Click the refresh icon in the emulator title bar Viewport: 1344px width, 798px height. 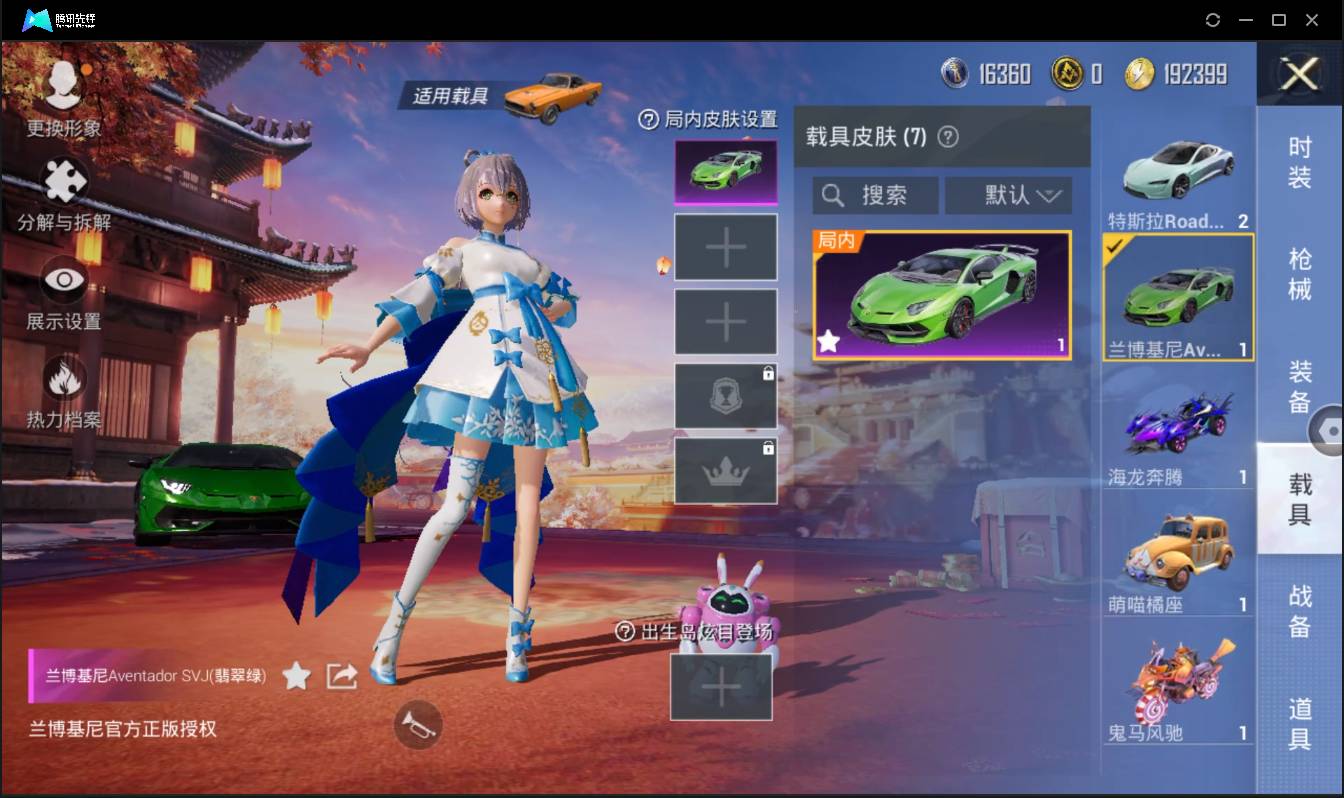(x=1214, y=19)
